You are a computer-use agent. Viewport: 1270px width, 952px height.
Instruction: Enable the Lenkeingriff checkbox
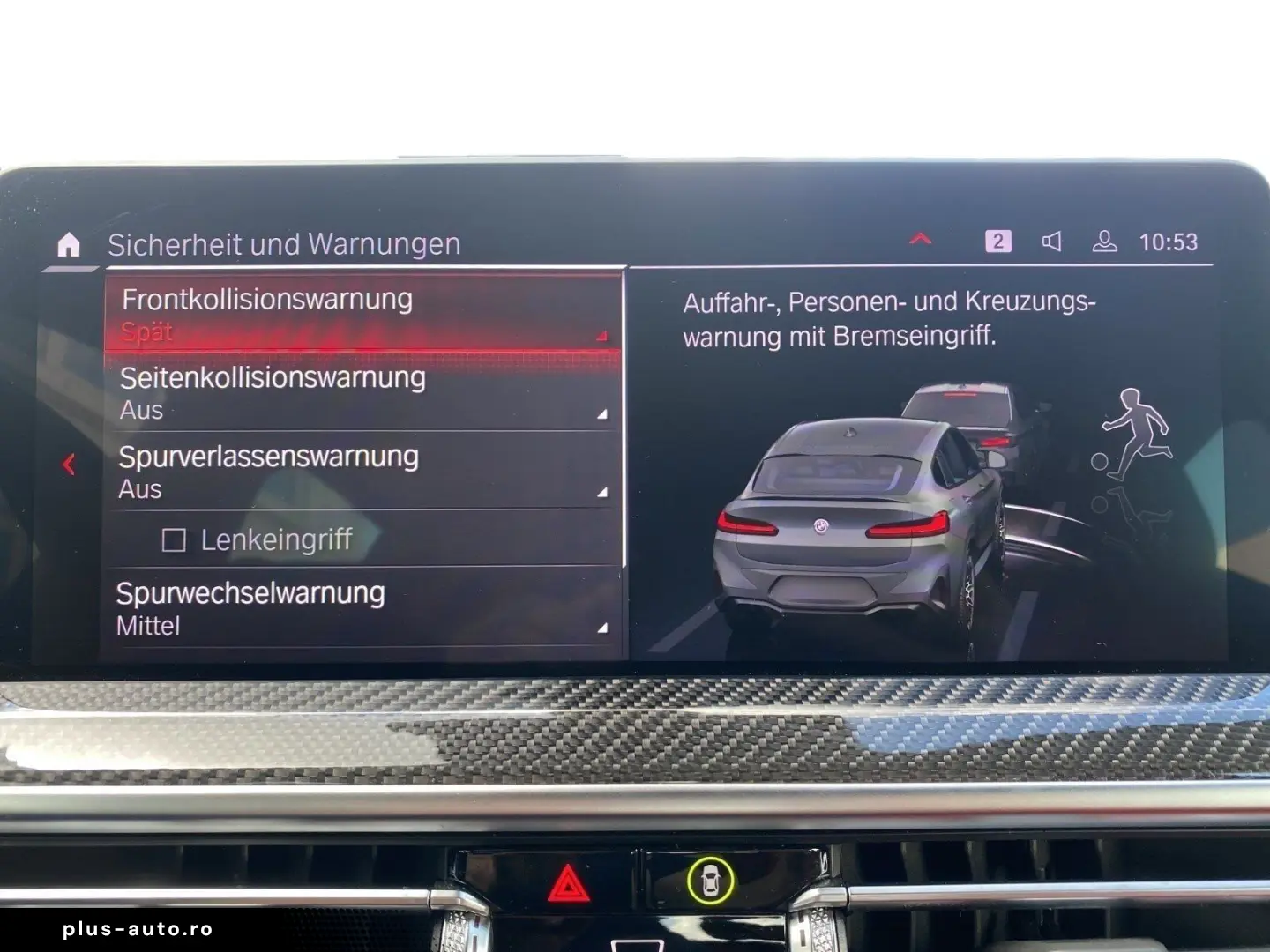176,538
